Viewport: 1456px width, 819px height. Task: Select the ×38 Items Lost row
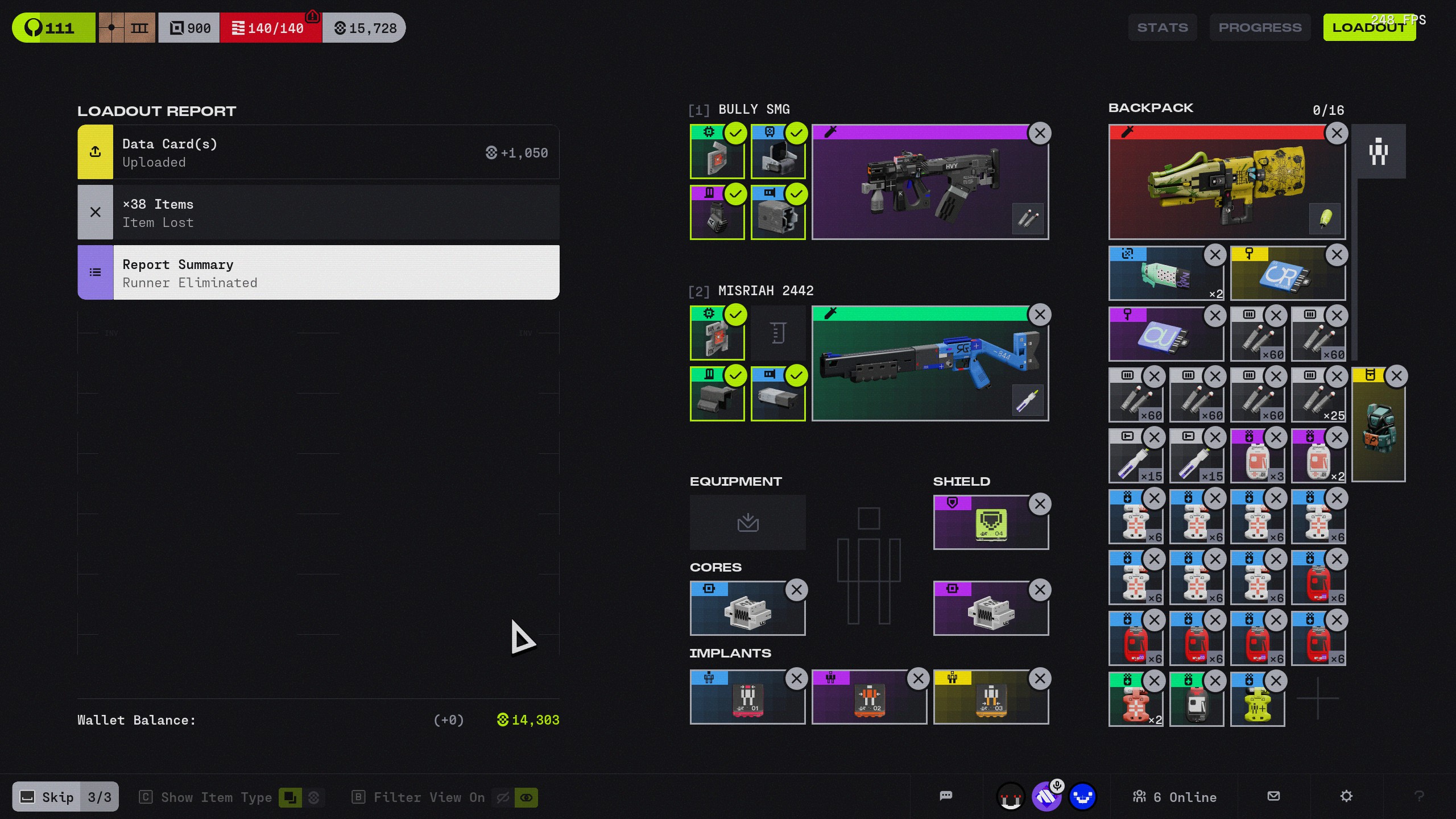coord(318,213)
